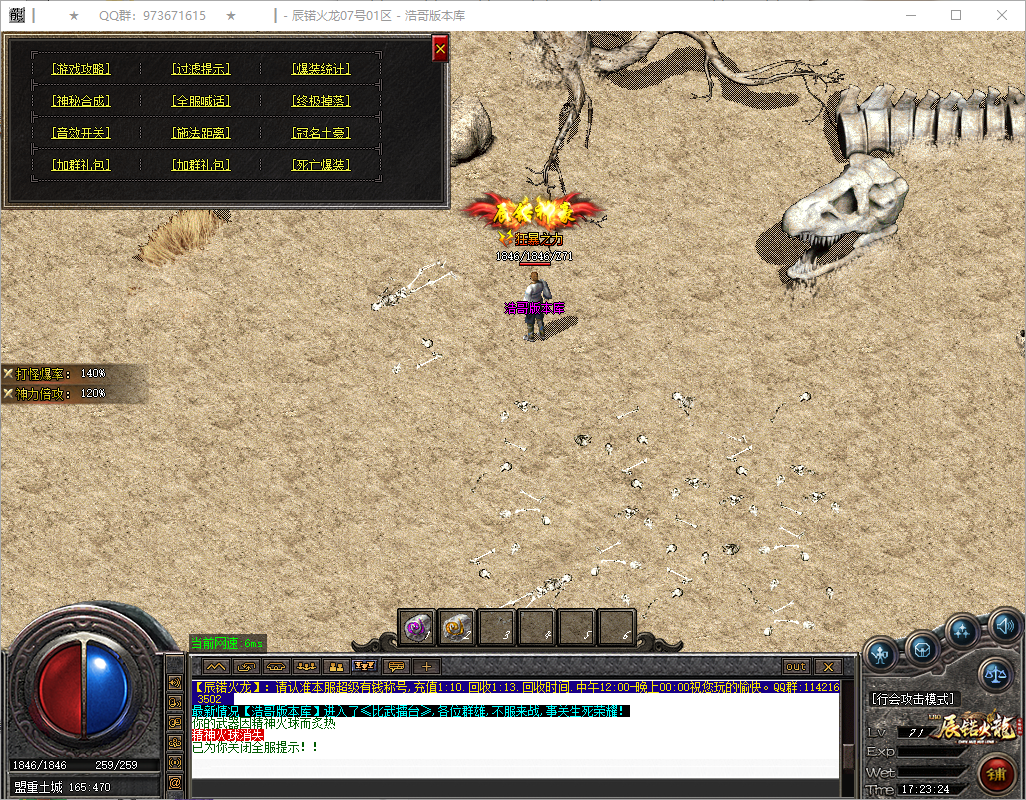Close the menu panel with the red X

click(440, 48)
